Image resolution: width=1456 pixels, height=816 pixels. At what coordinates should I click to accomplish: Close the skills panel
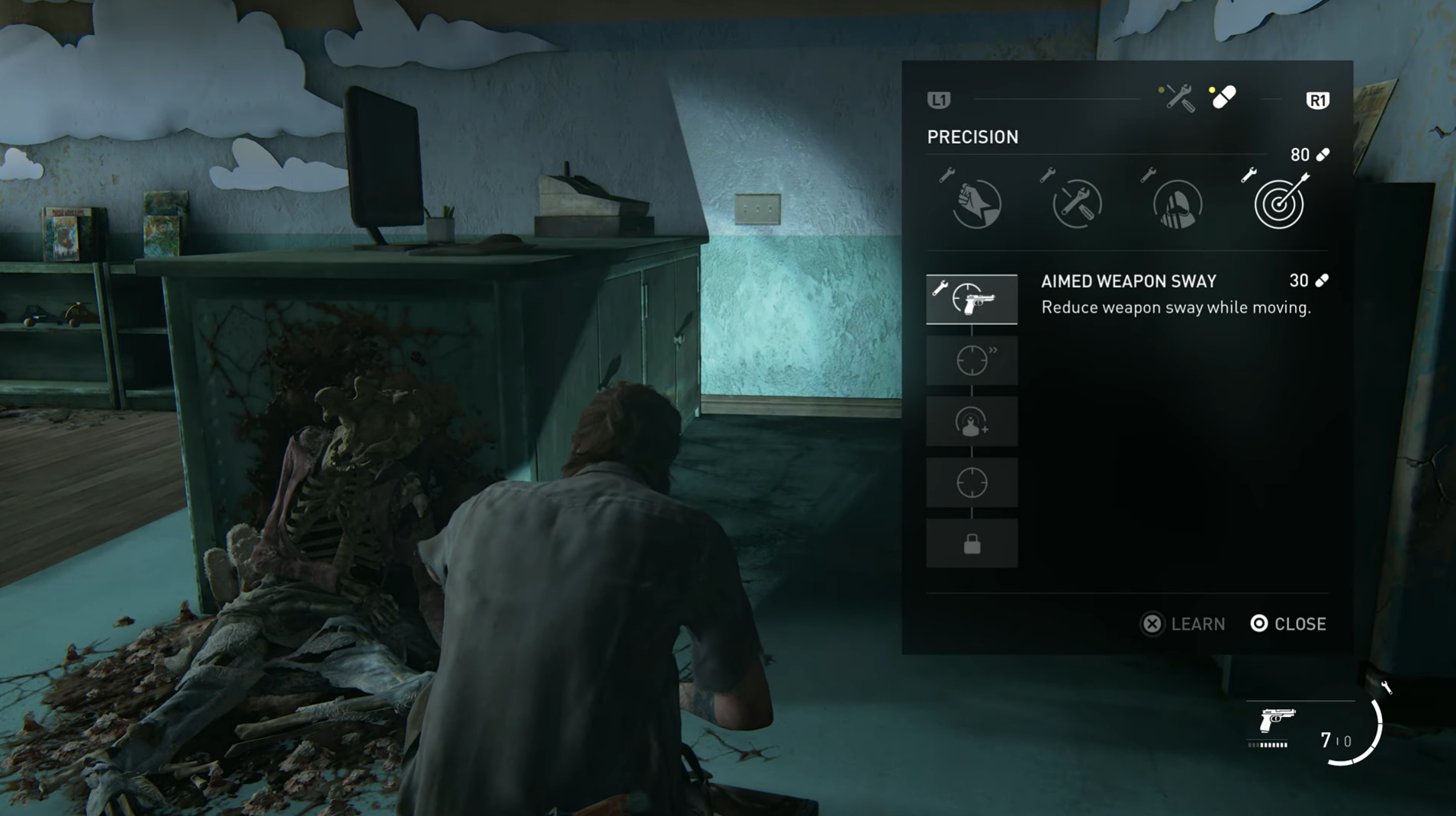click(1288, 624)
